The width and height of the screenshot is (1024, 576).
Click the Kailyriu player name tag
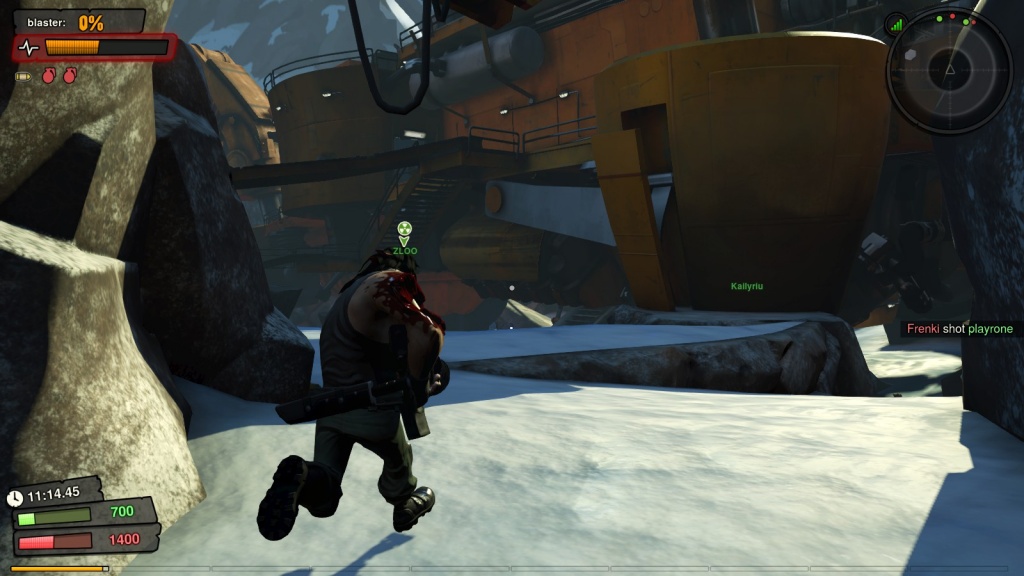point(746,286)
